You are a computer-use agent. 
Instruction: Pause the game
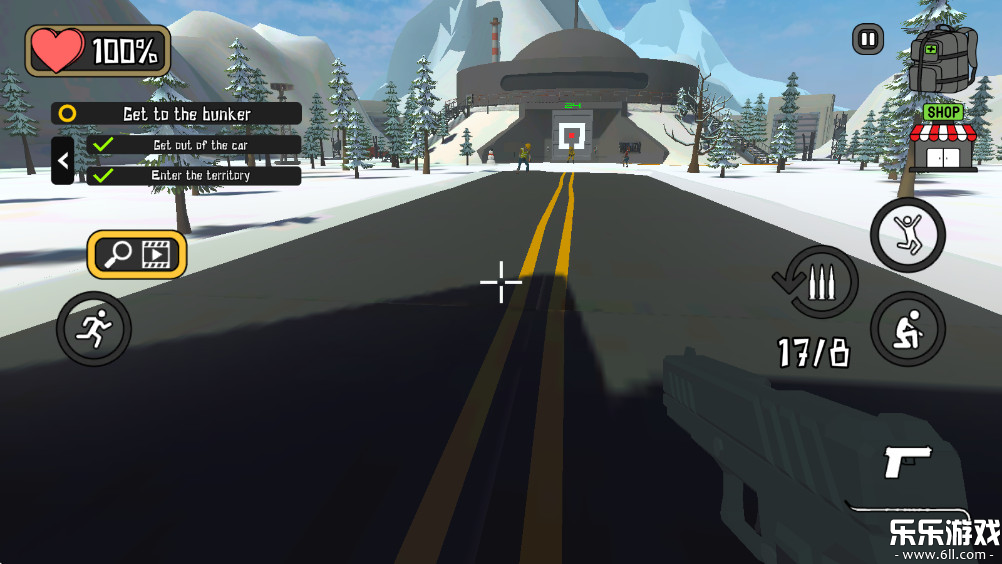click(867, 40)
